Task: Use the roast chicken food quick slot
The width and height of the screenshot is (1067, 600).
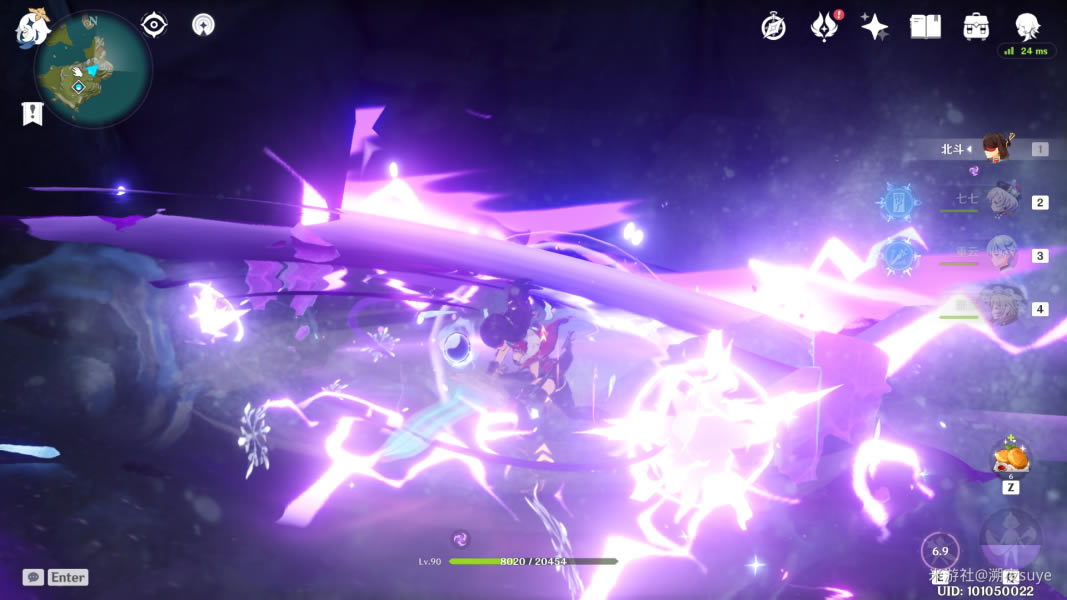Action: coord(1011,460)
